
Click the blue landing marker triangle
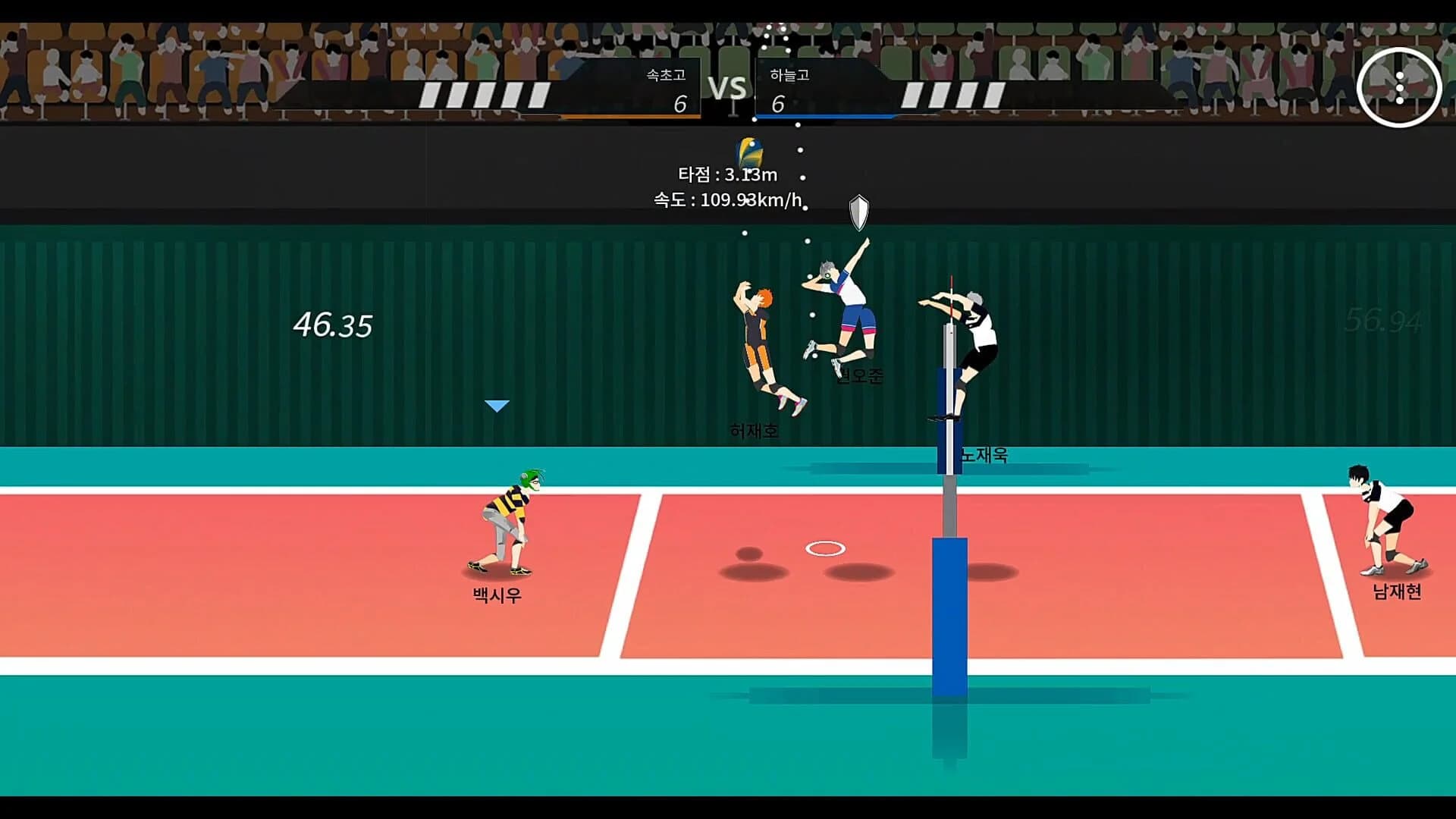pyautogui.click(x=497, y=406)
